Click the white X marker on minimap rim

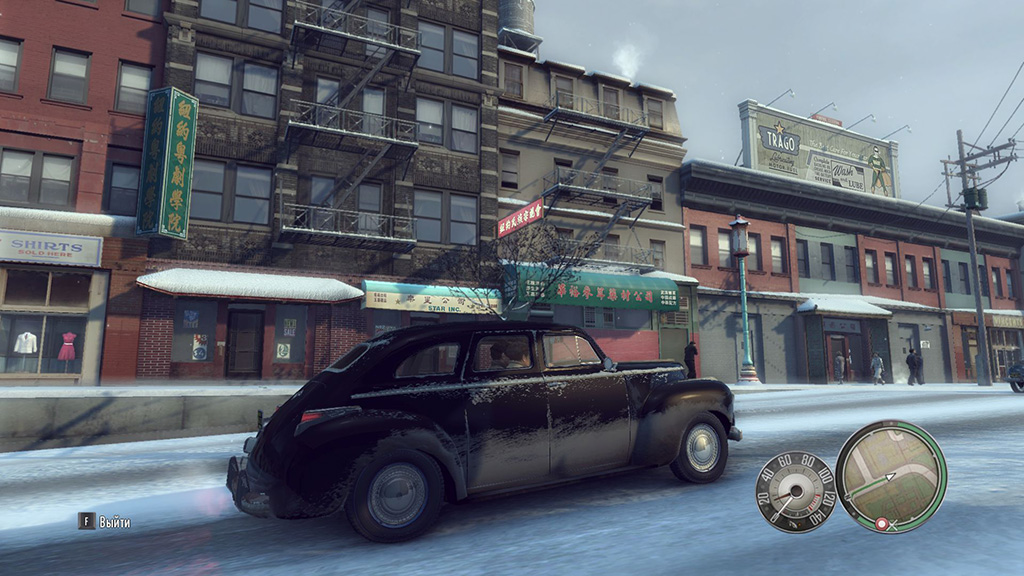[892, 525]
